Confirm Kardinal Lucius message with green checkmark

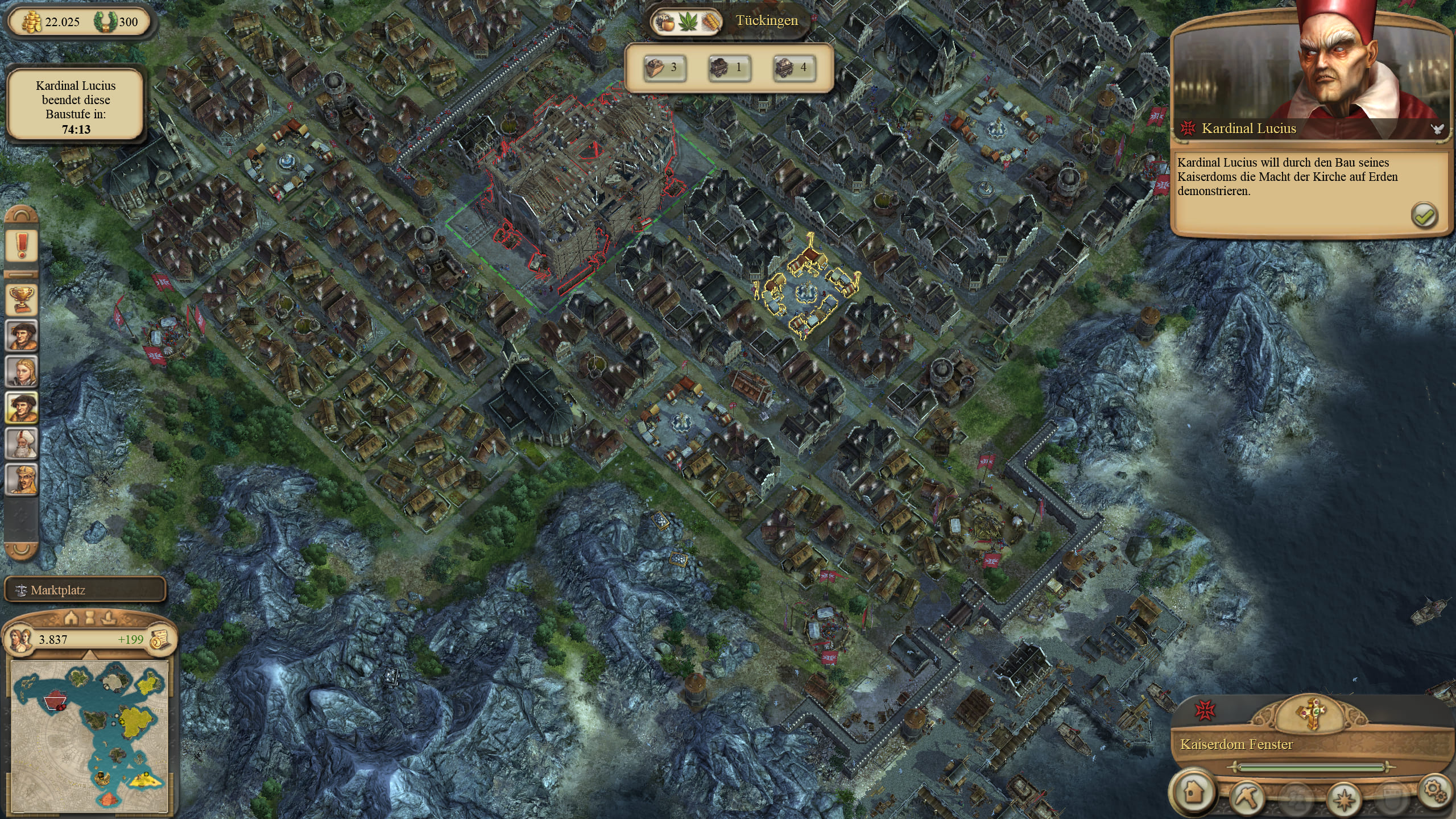click(x=1424, y=216)
